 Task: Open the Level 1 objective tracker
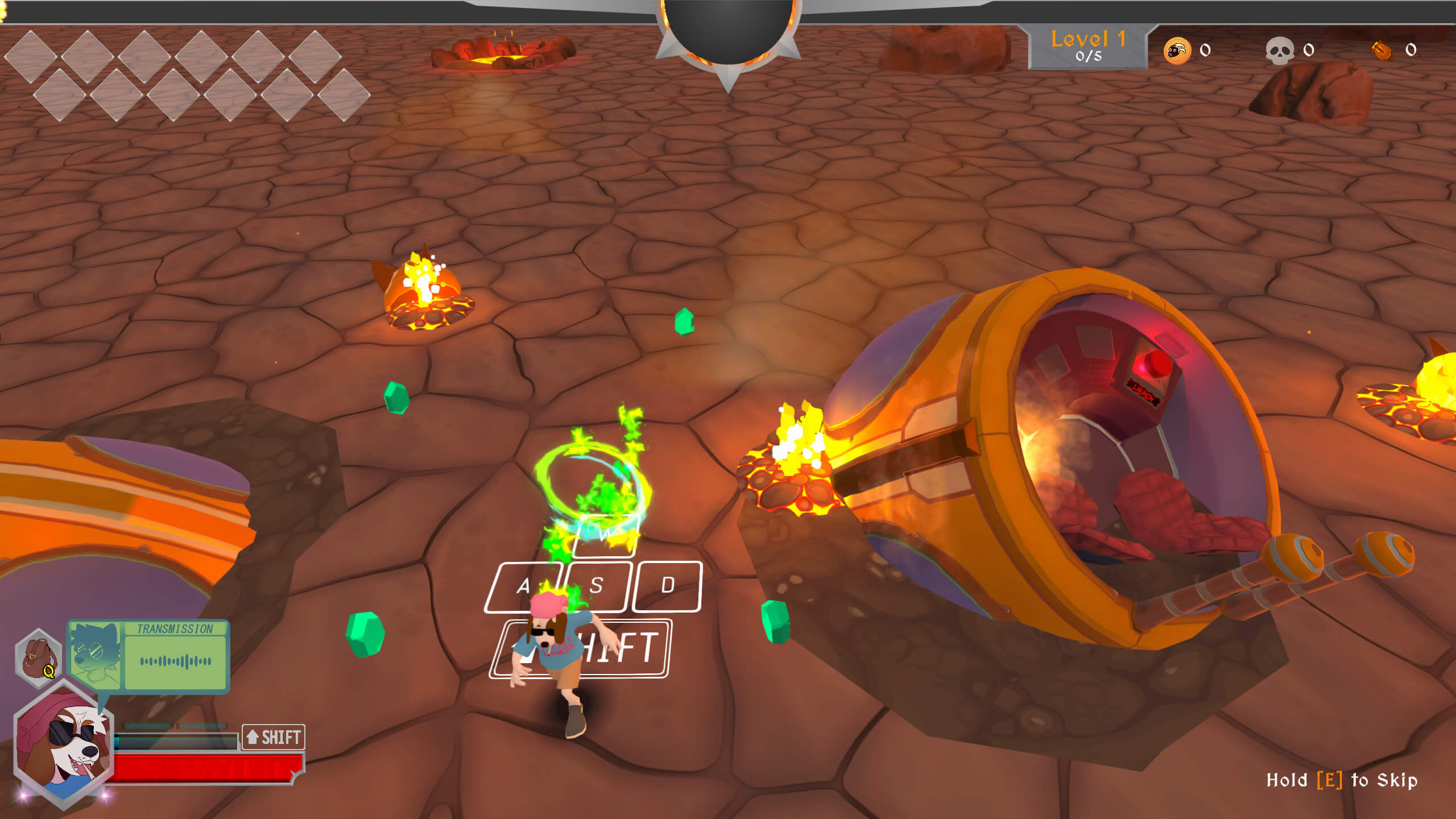(1087, 47)
